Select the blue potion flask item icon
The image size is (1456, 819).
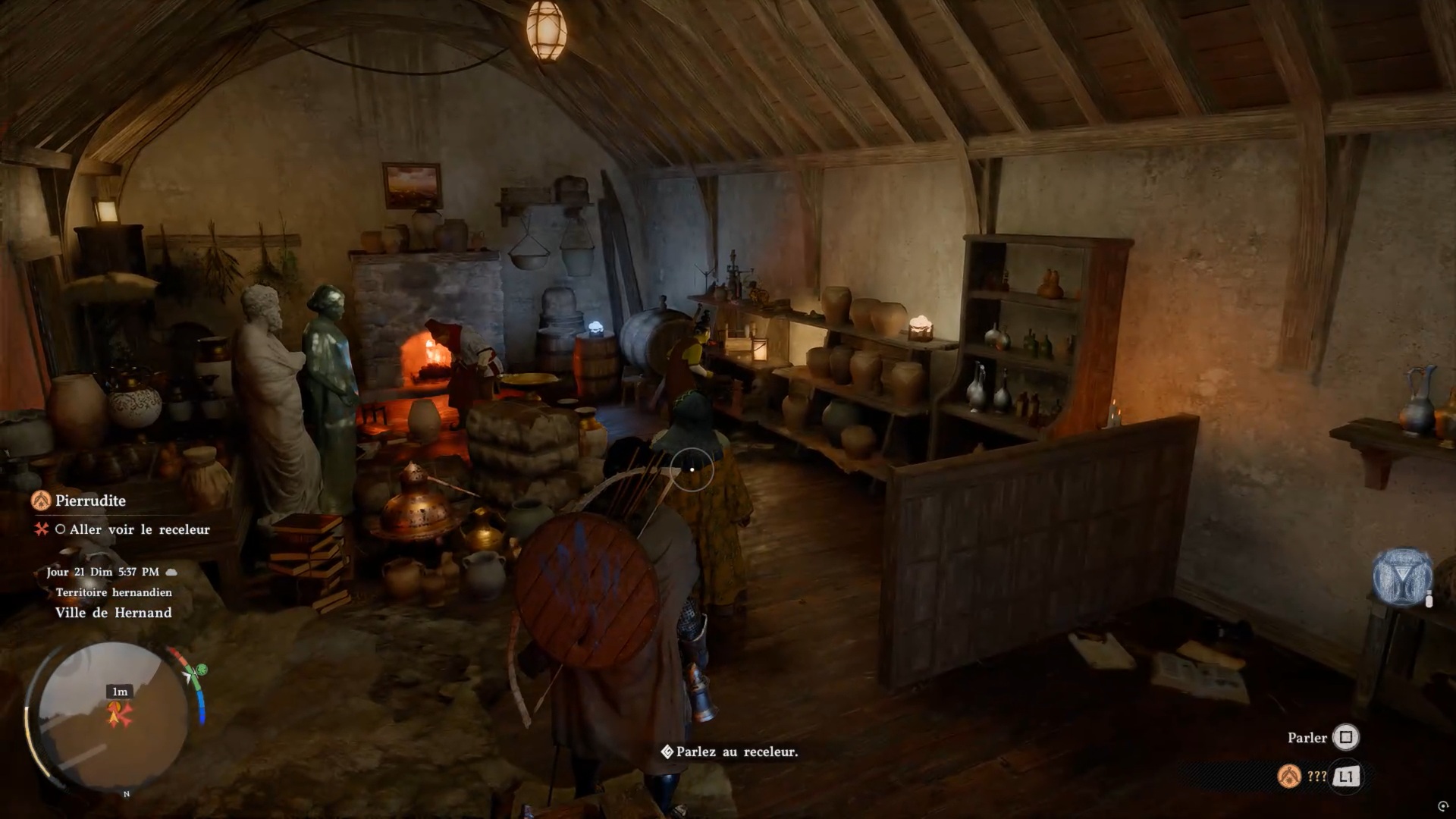point(1401,577)
